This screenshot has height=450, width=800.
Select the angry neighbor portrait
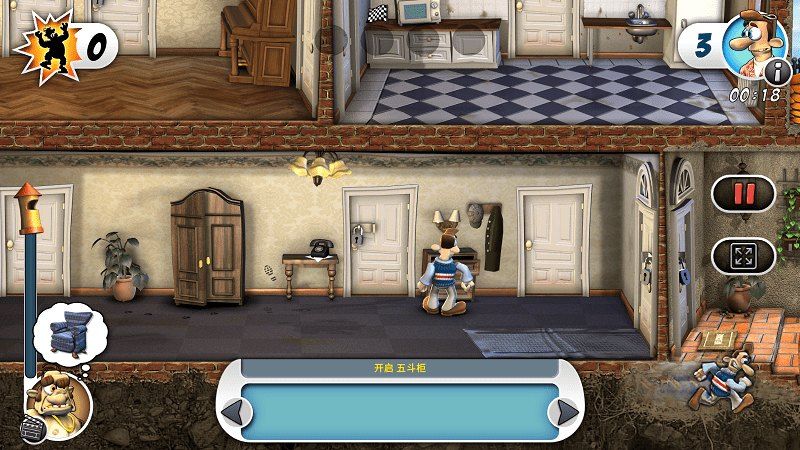pos(58,399)
